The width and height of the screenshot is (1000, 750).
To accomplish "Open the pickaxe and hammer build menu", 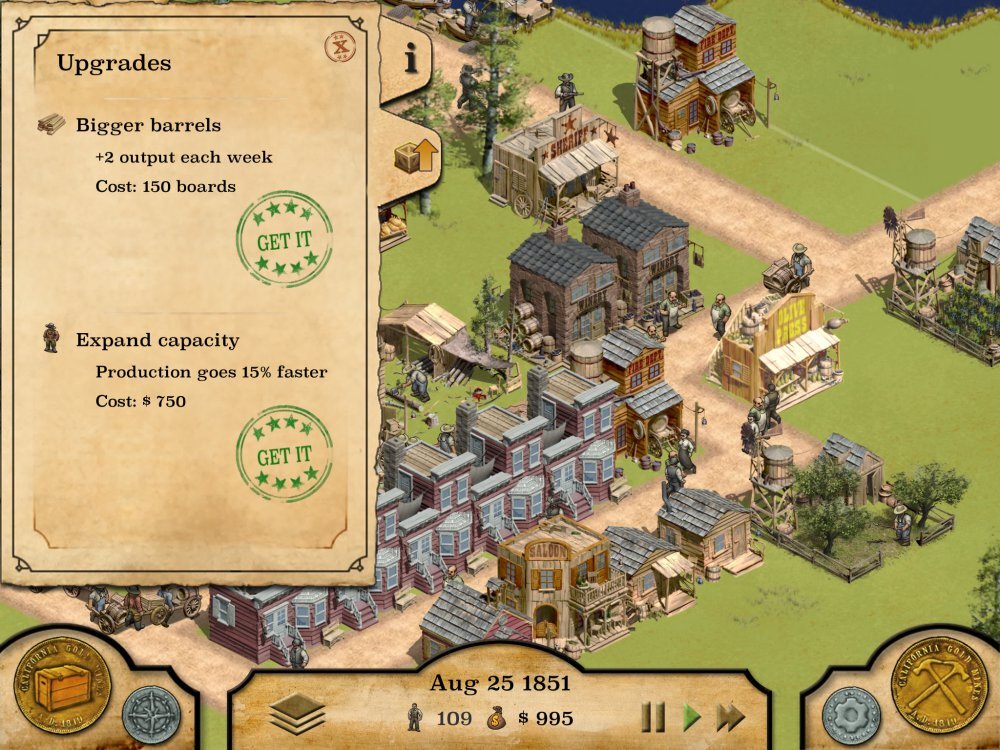I will click(x=939, y=686).
